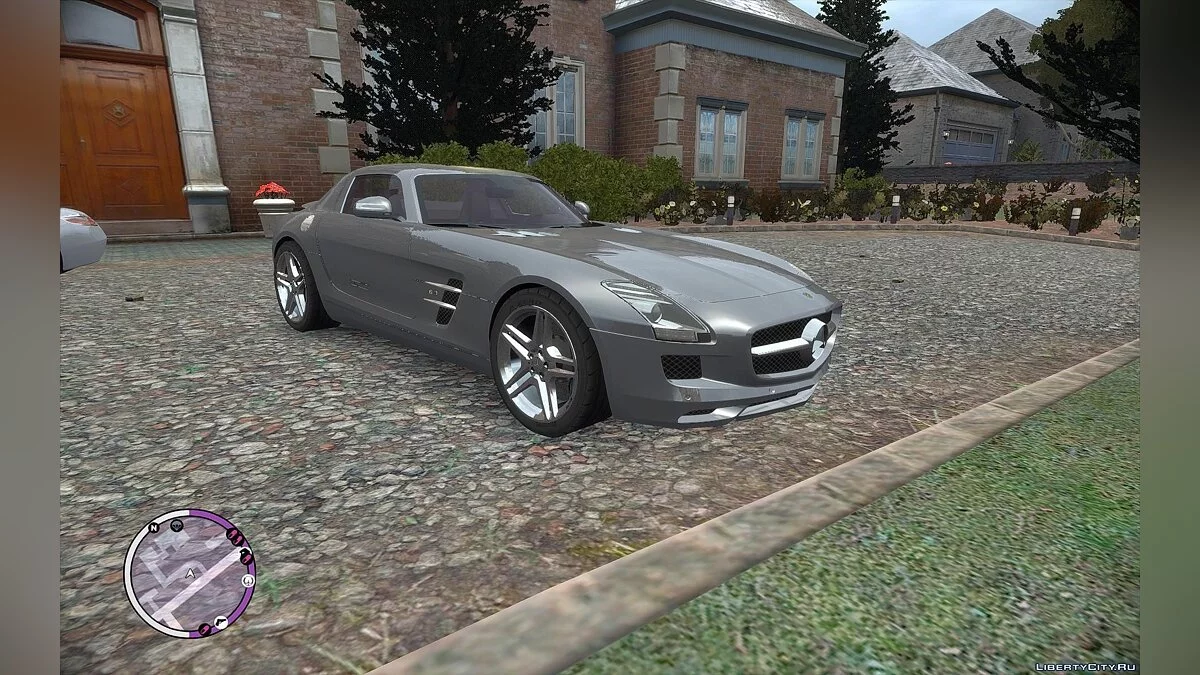Select the white player arrow on radar
Viewport: 1200px width, 675px height.
(x=189, y=573)
